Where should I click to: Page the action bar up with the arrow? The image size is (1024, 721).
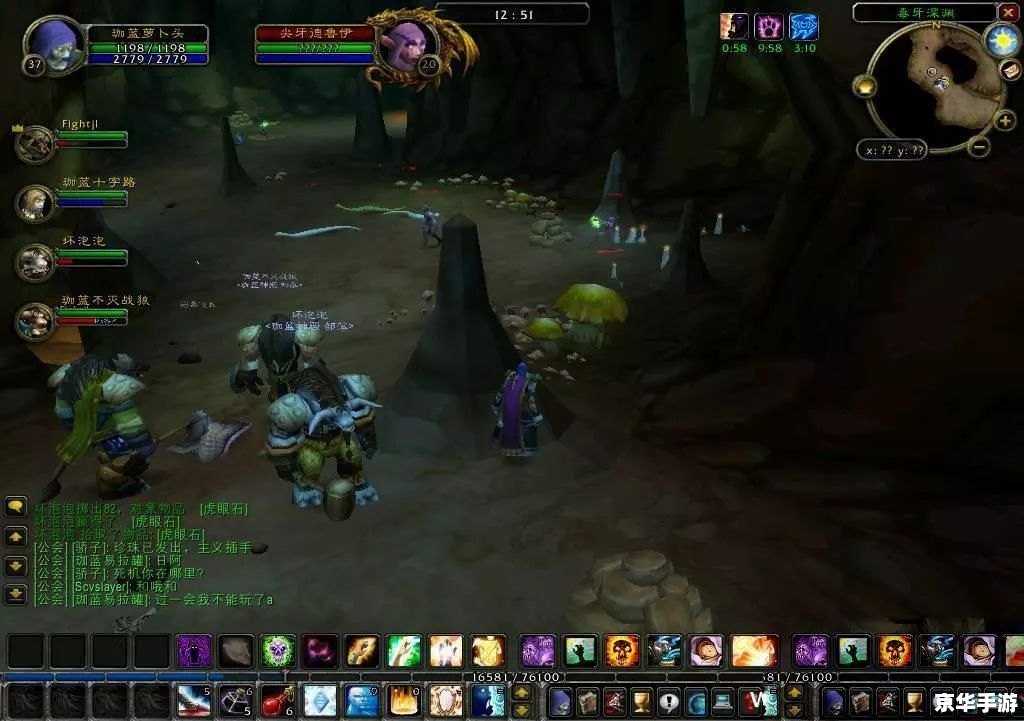pyautogui.click(x=522, y=692)
